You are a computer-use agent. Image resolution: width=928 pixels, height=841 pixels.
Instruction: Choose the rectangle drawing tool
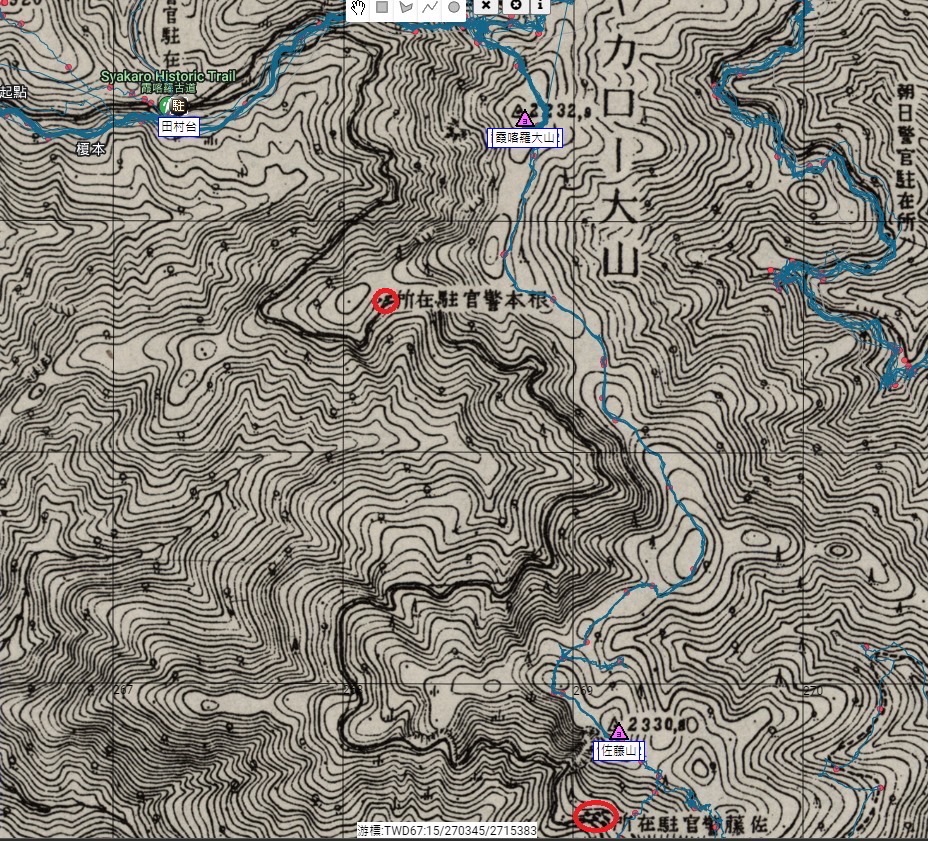[381, 7]
